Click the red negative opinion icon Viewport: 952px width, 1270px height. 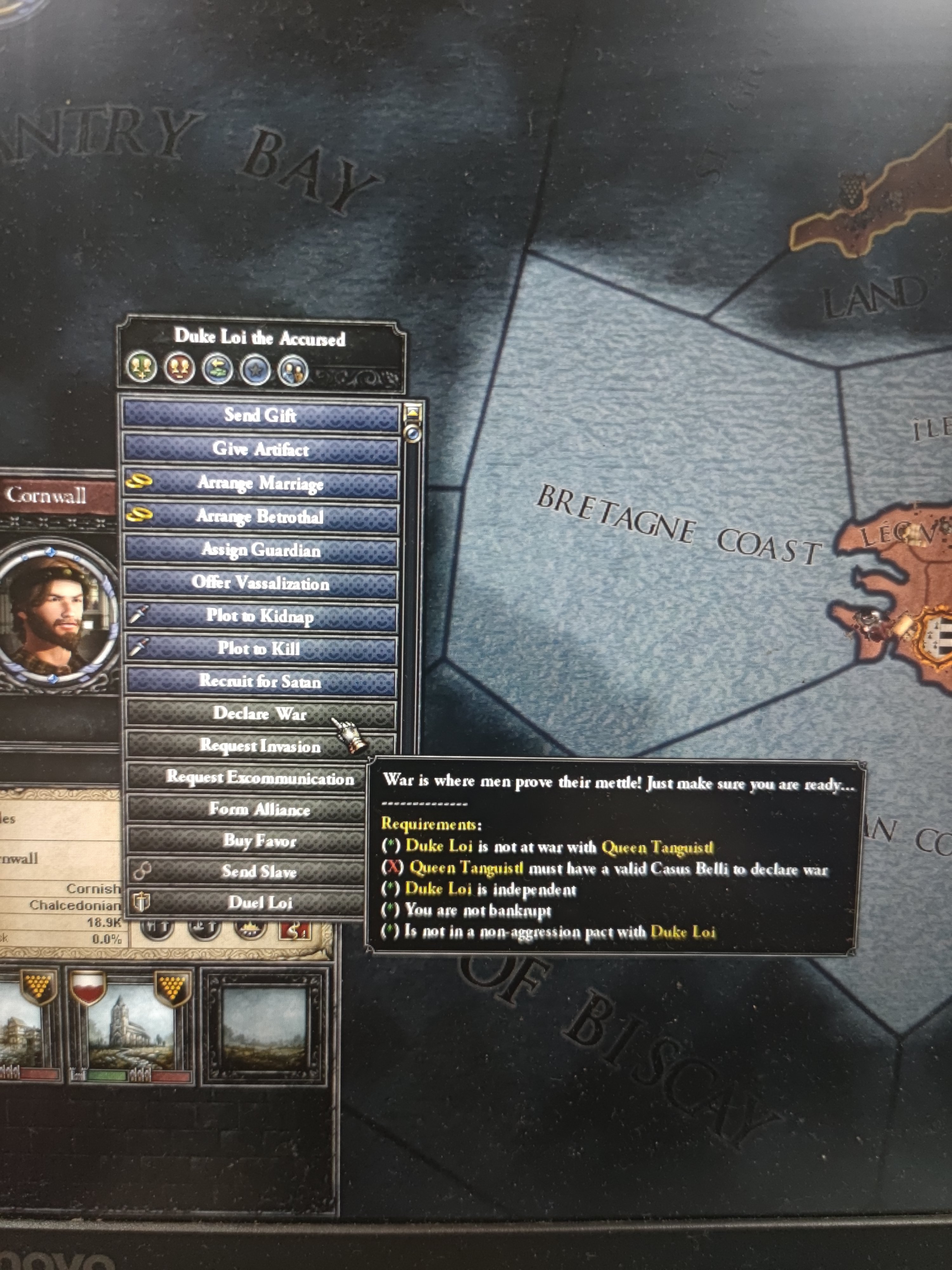point(179,369)
